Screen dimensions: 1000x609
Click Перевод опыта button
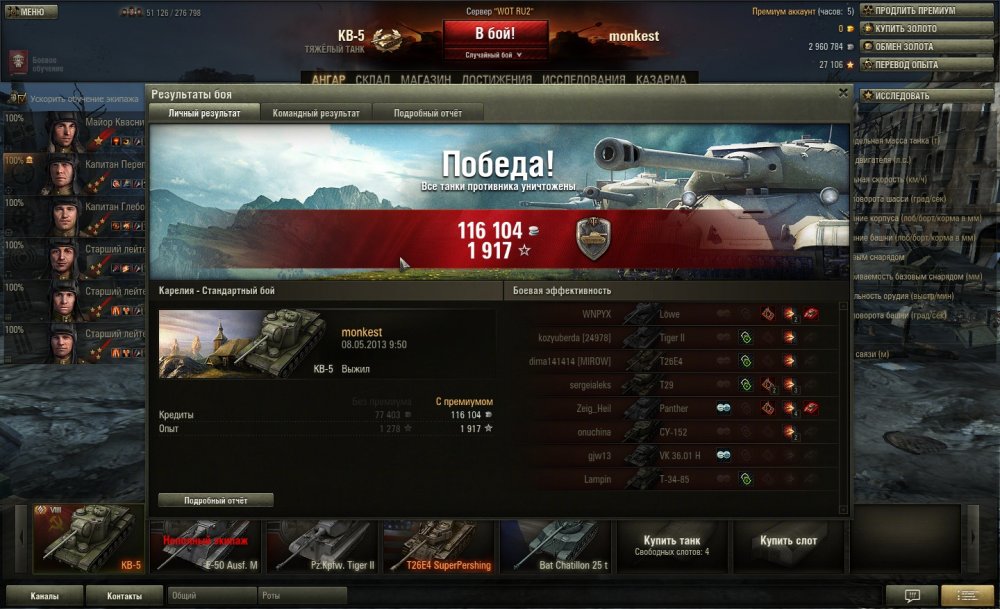[926, 64]
